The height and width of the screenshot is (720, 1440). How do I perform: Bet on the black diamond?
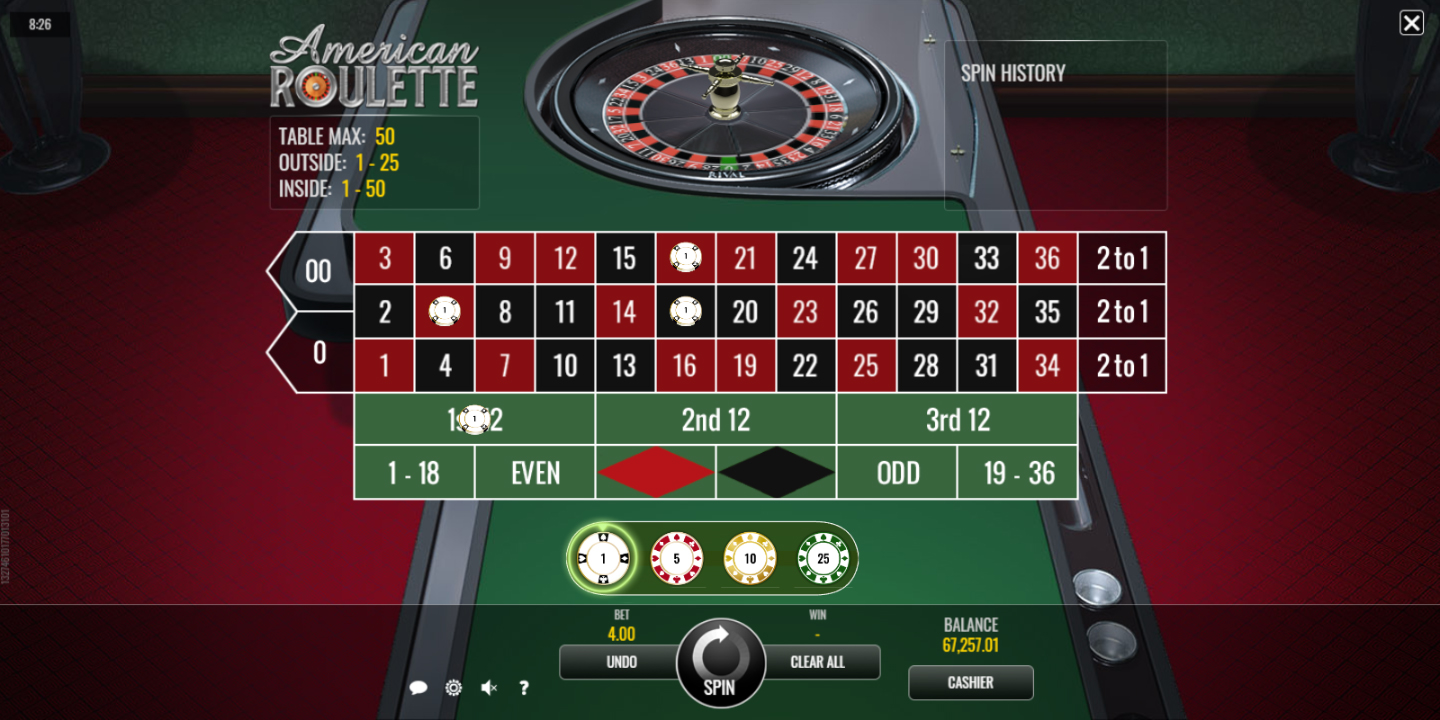pyautogui.click(x=776, y=472)
